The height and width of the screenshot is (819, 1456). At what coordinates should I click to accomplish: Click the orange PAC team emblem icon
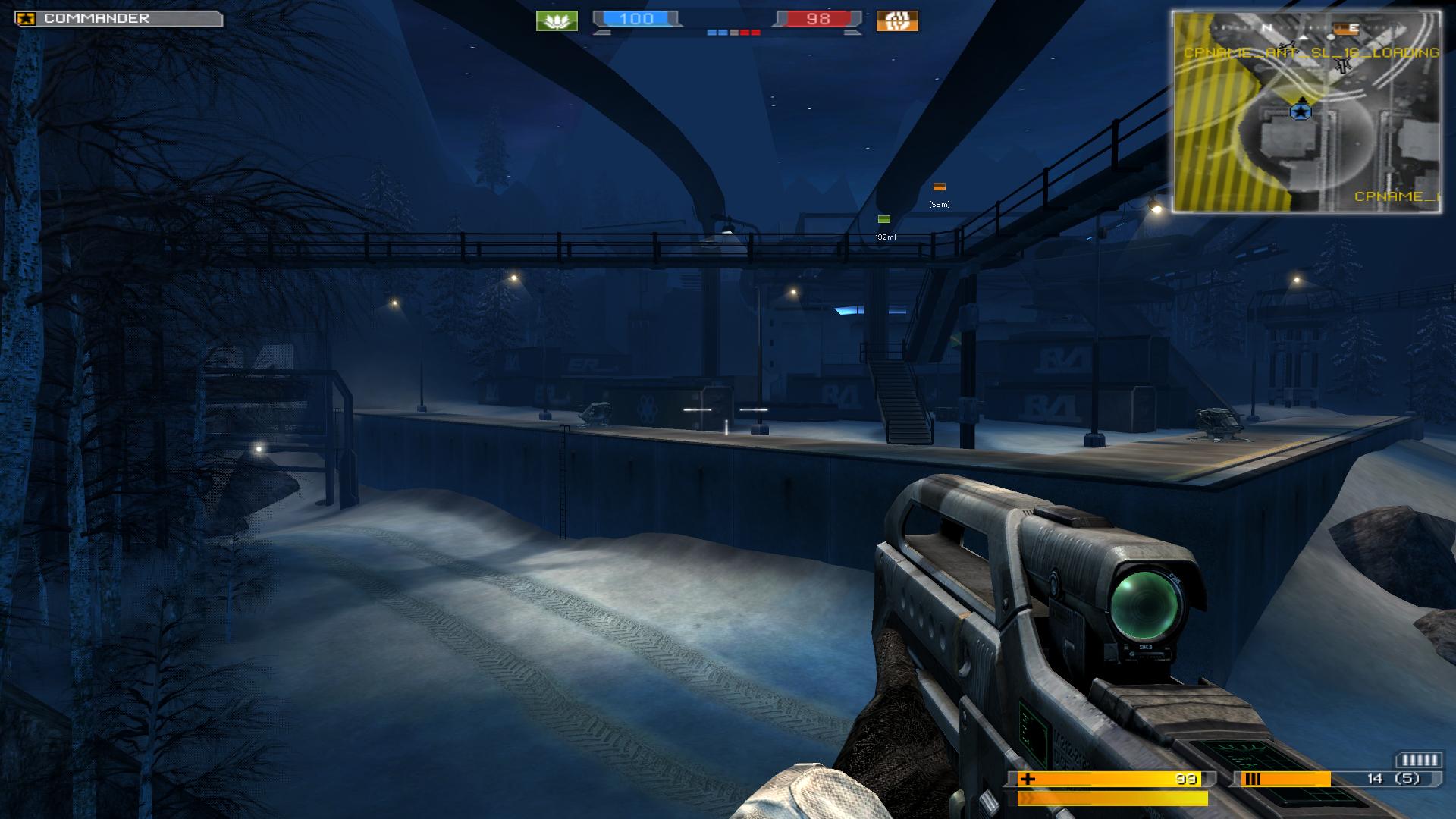pos(897,20)
